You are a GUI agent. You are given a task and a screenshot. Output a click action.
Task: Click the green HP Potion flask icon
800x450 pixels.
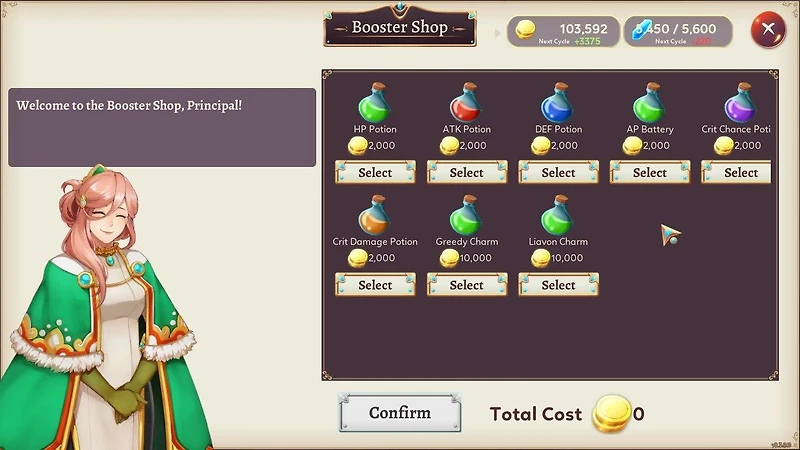375,103
